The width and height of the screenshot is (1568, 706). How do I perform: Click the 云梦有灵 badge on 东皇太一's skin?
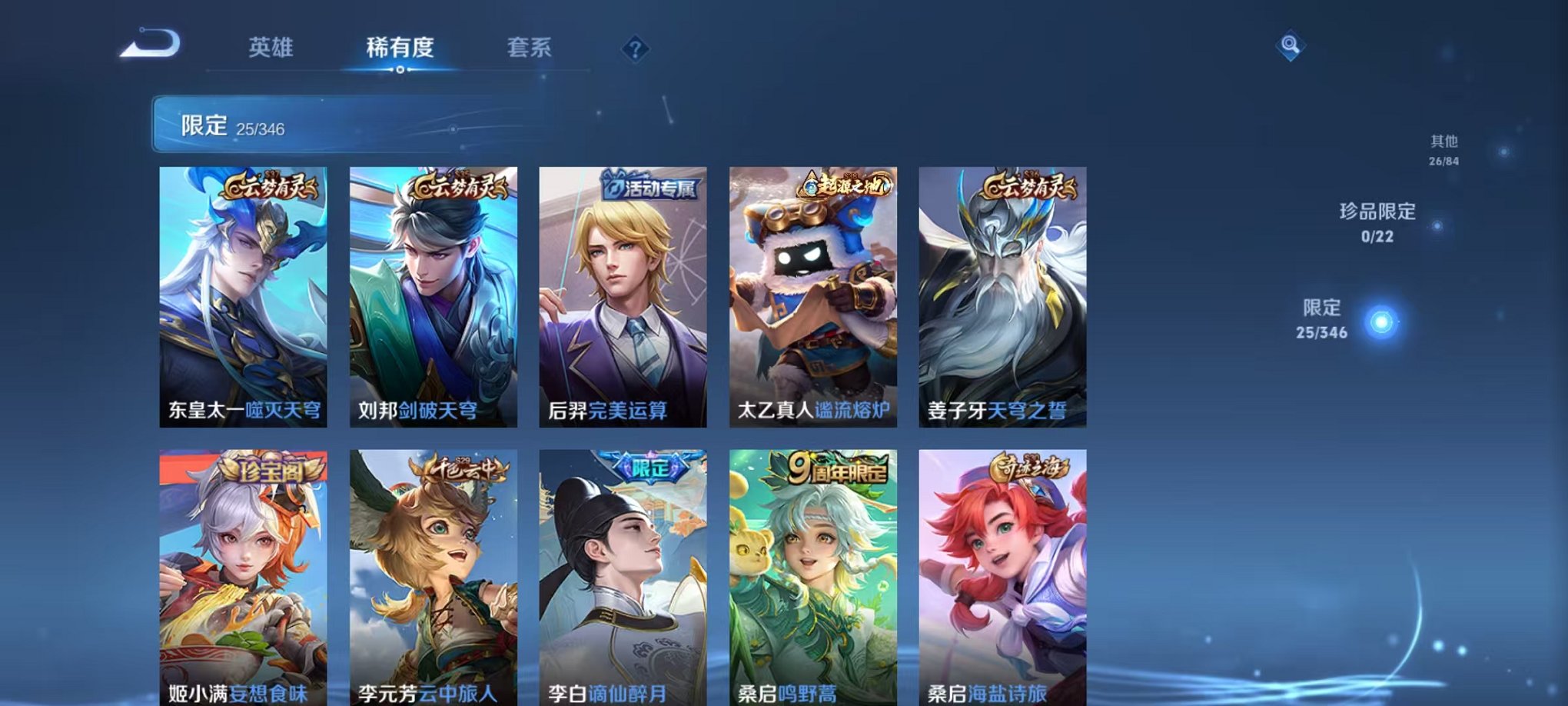tap(271, 187)
